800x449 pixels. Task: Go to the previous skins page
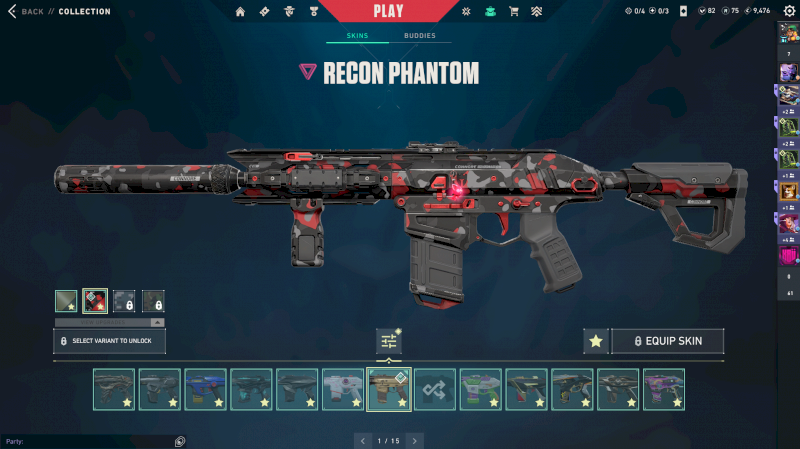click(362, 440)
